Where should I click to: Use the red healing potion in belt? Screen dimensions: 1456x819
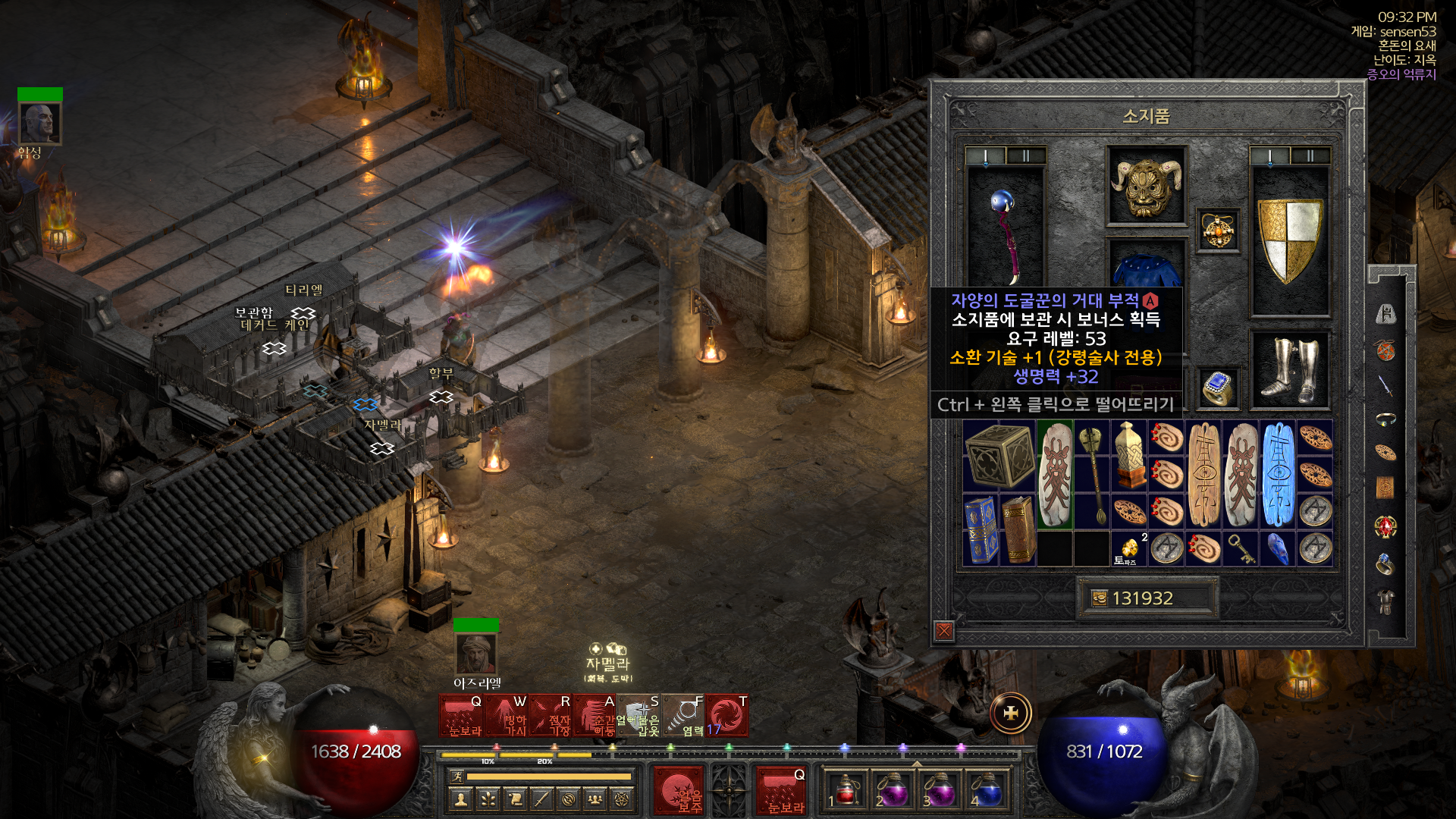point(846,791)
